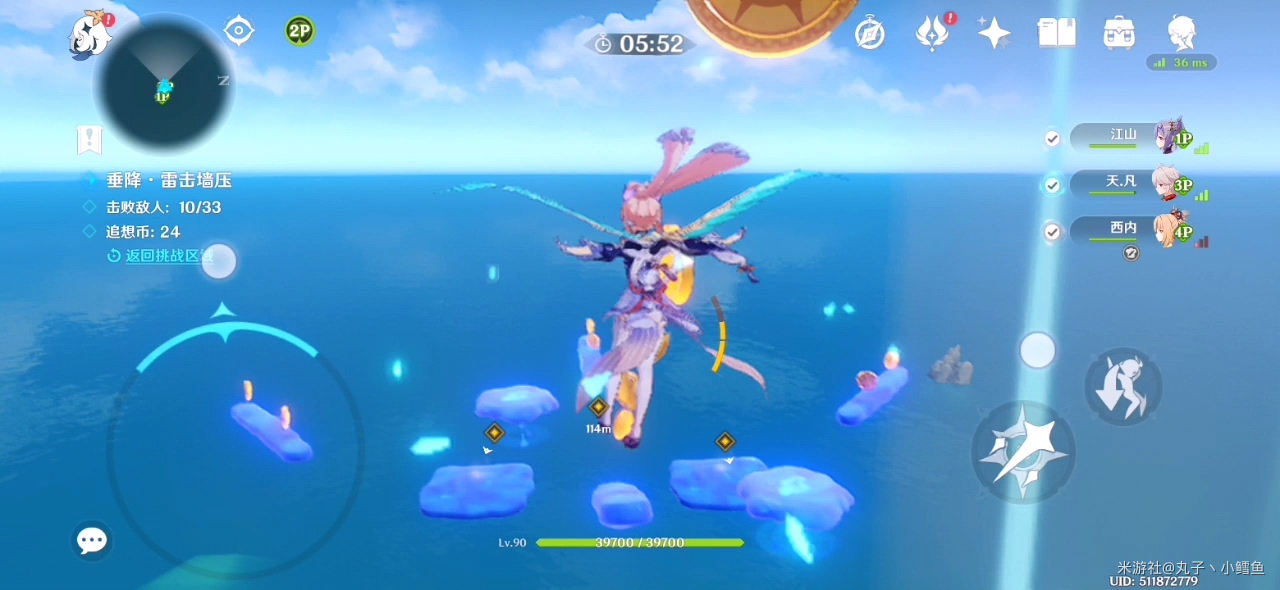
Task: Open the character profile head icon
Action: [x=1182, y=34]
